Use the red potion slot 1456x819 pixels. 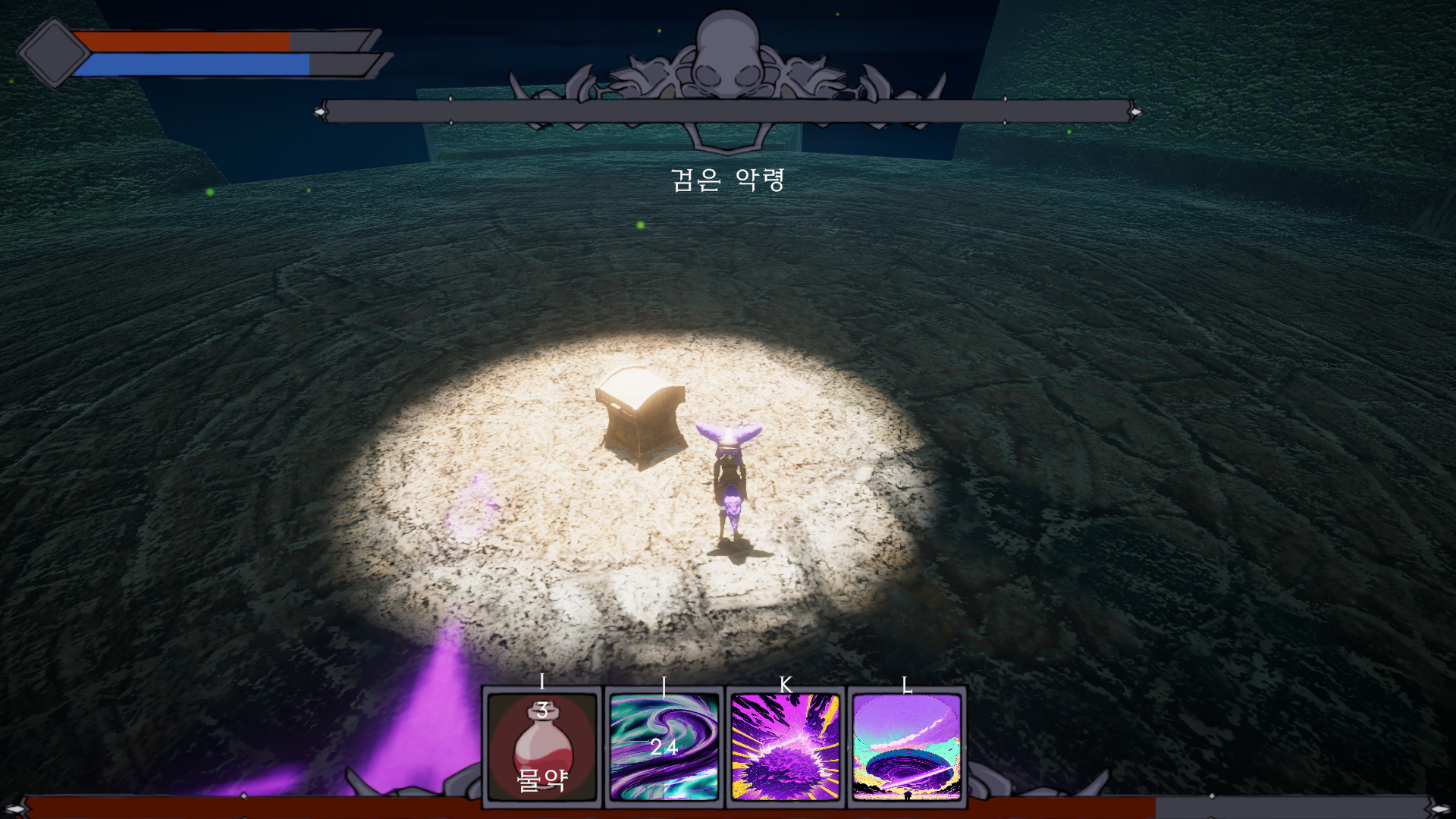pos(542,747)
